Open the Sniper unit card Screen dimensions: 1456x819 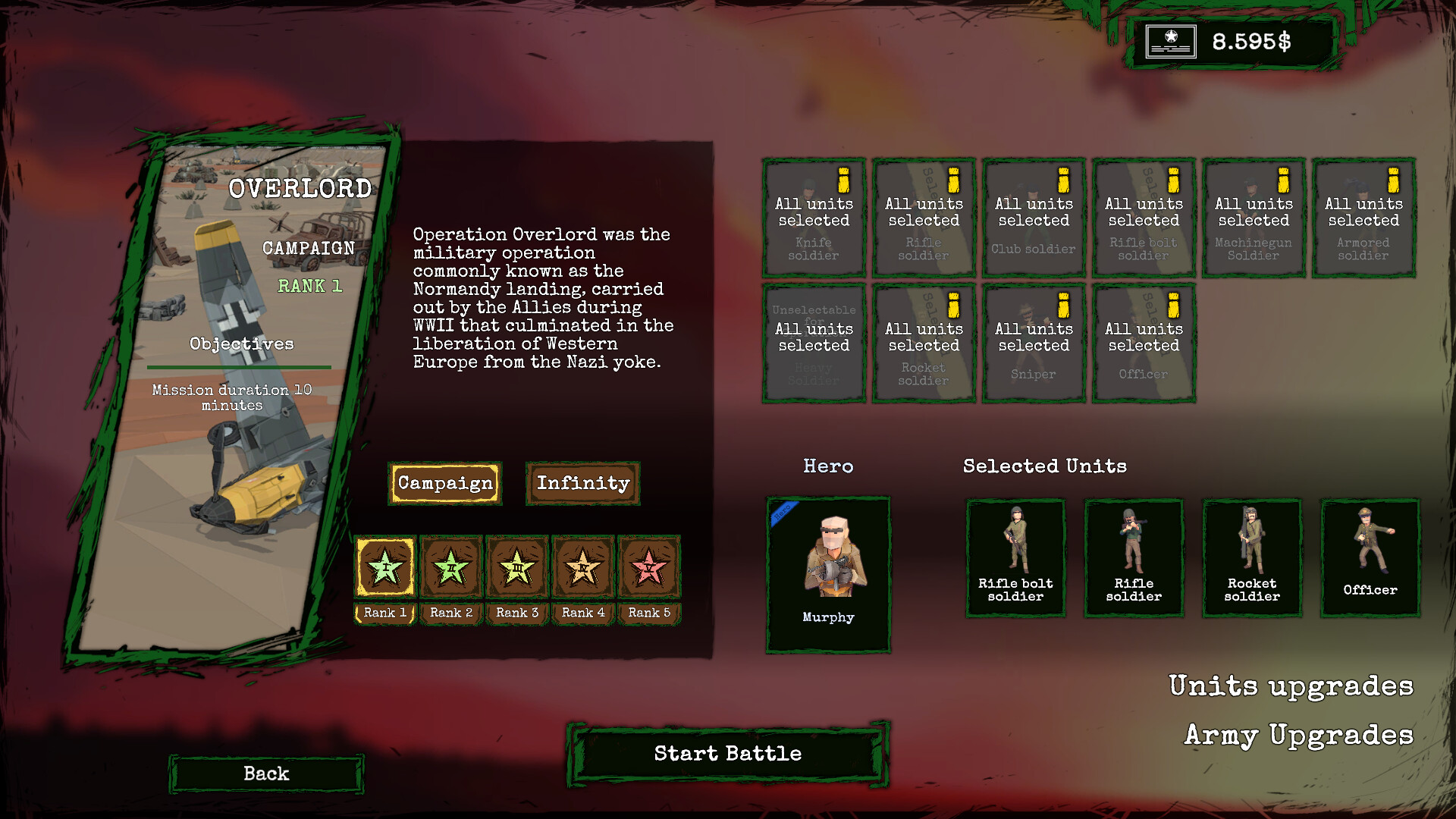1034,343
